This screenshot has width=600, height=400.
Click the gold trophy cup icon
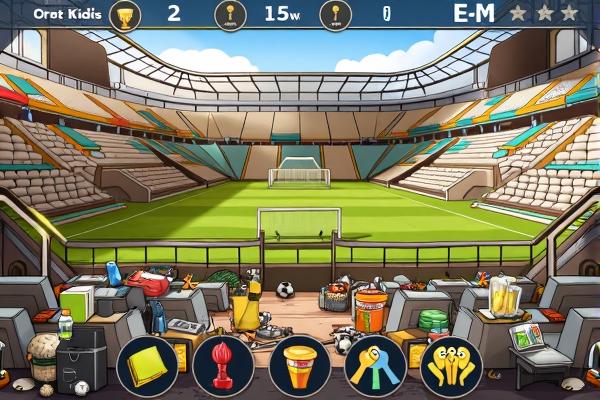125,15
